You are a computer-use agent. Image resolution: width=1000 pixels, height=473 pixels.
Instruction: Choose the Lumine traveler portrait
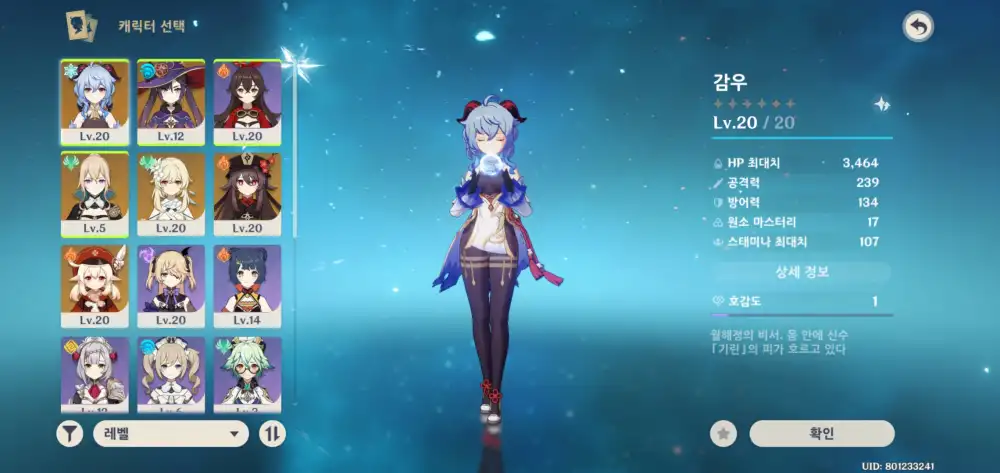(171, 193)
